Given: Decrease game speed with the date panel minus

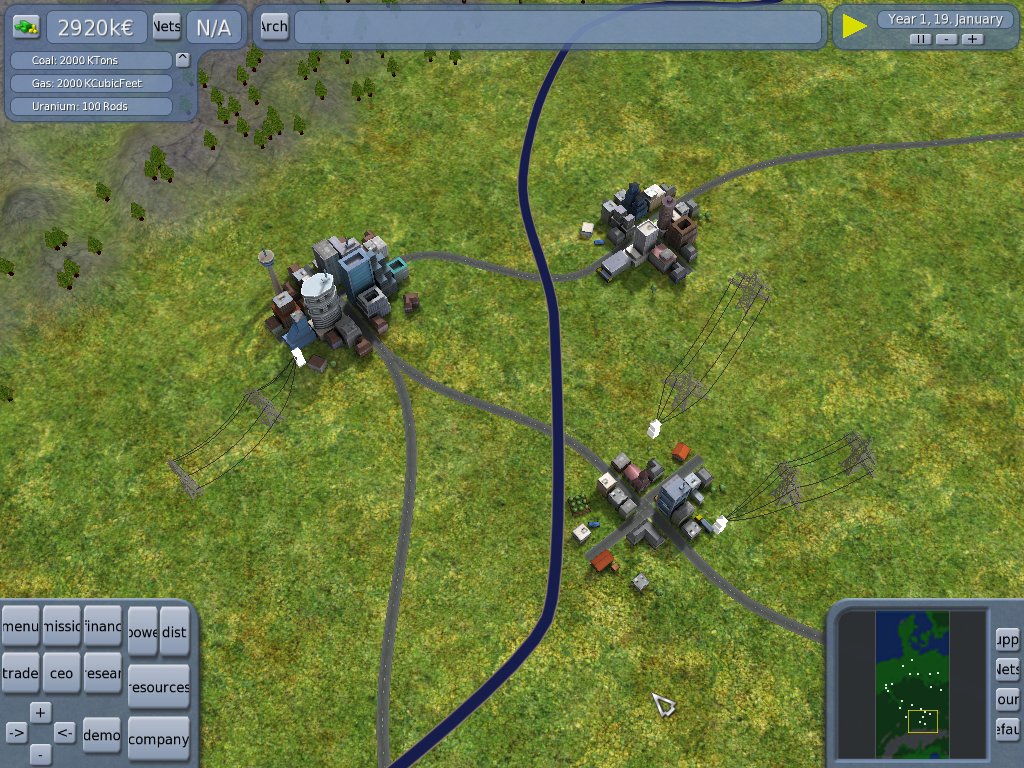Looking at the screenshot, I should [946, 39].
